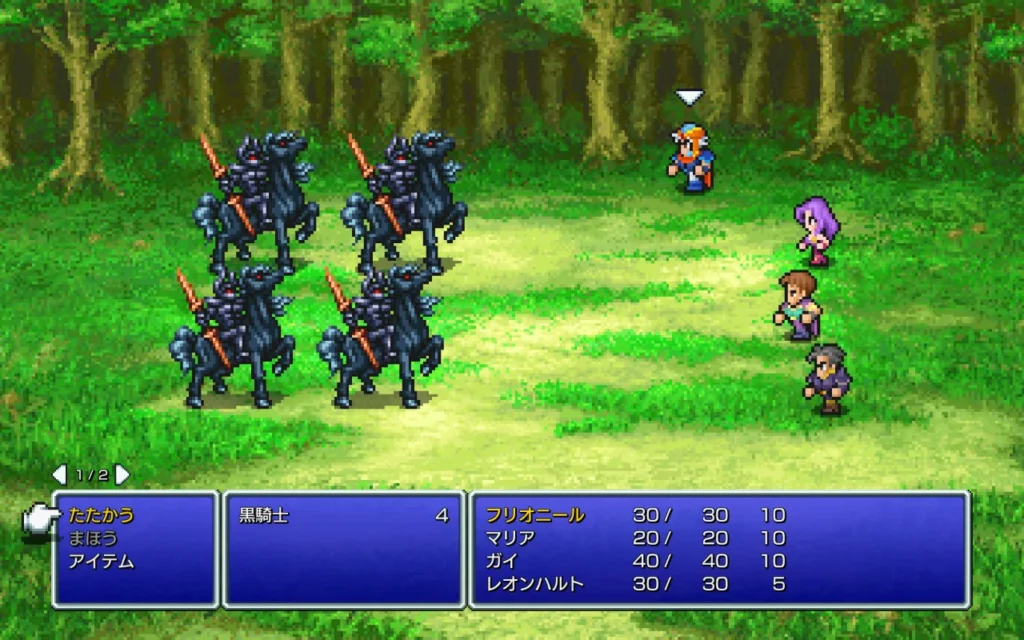This screenshot has width=1024, height=640.
Task: Open the アイテム command
Action: (x=101, y=561)
